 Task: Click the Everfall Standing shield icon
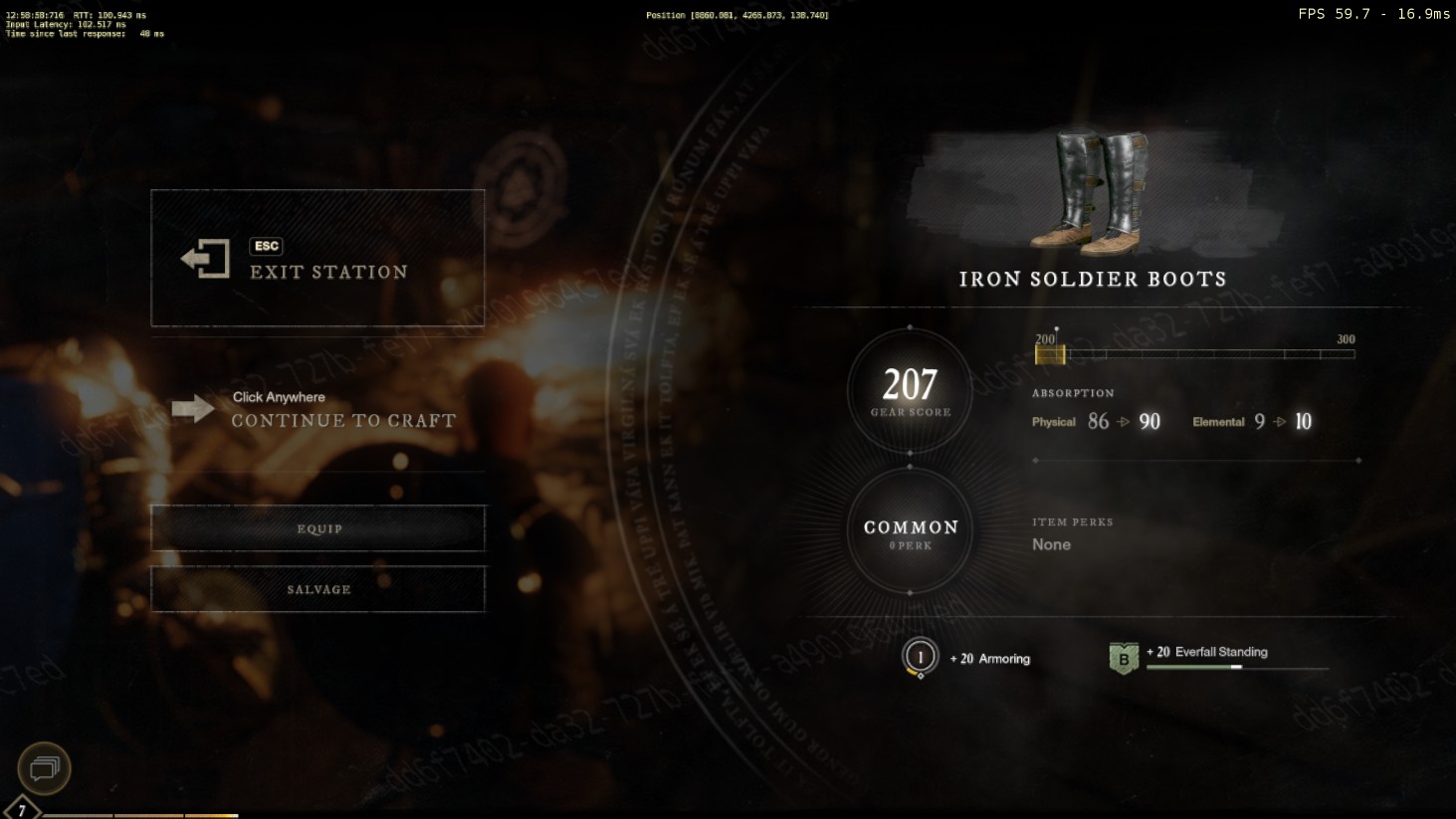(1124, 658)
